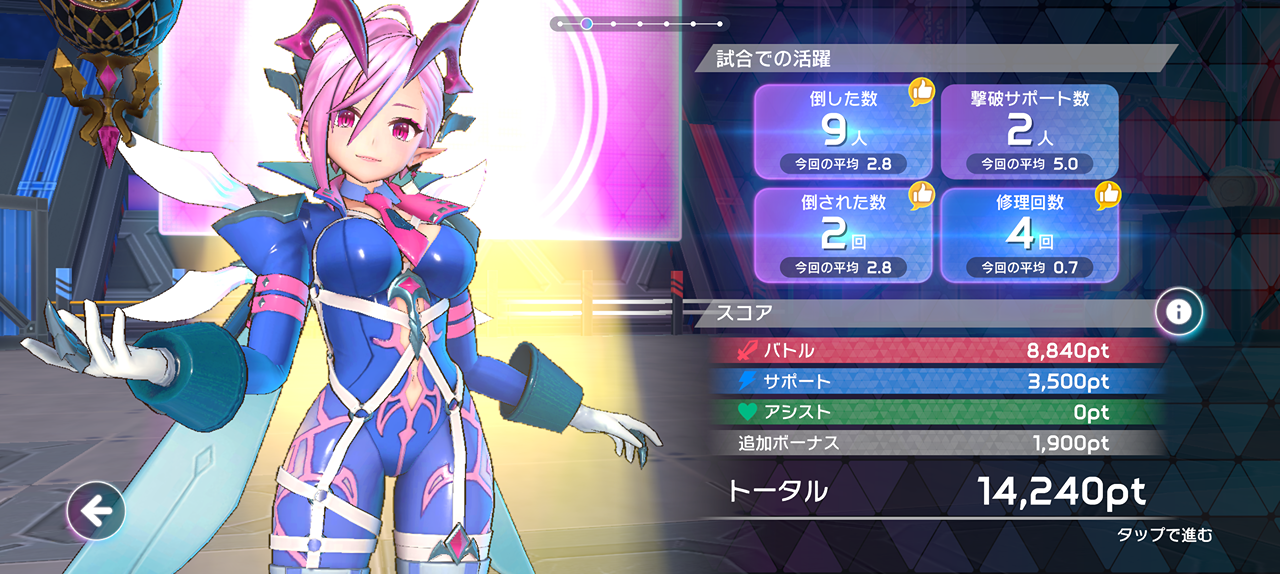The image size is (1280, 574).
Task: Go back with the arrow button
Action: pyautogui.click(x=96, y=512)
